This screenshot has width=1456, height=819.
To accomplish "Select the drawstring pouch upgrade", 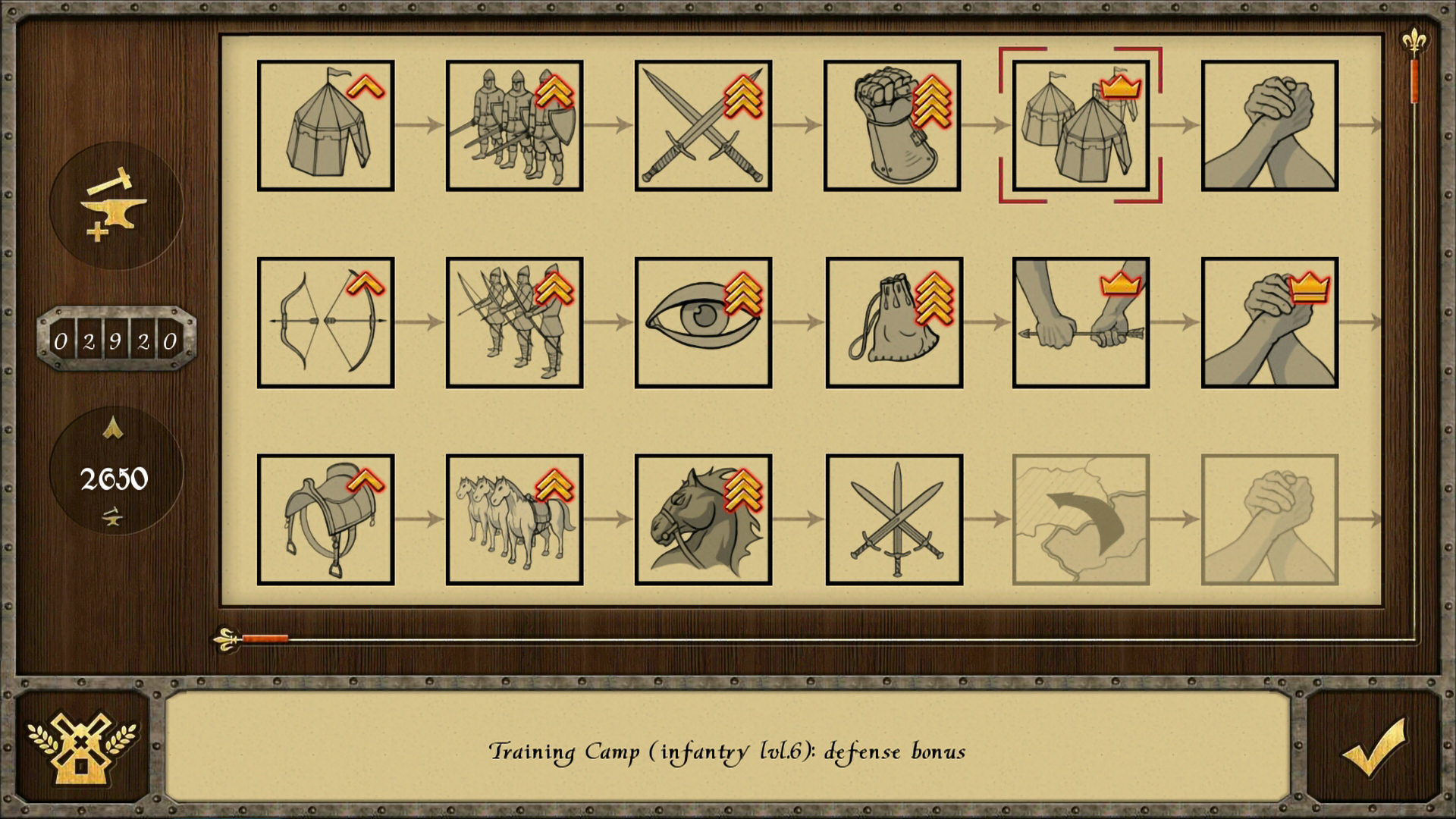I will coord(894,322).
